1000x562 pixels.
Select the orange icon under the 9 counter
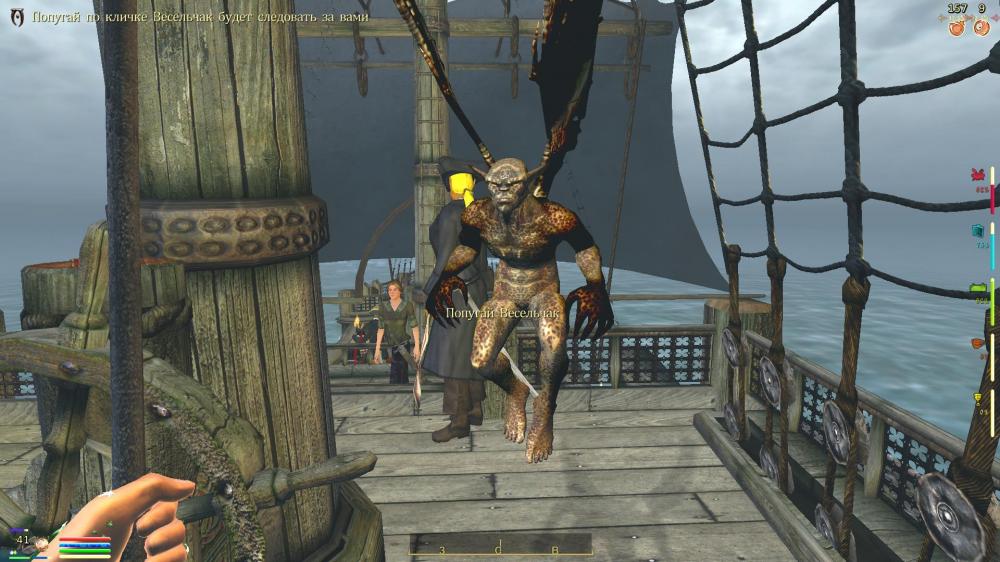(981, 27)
